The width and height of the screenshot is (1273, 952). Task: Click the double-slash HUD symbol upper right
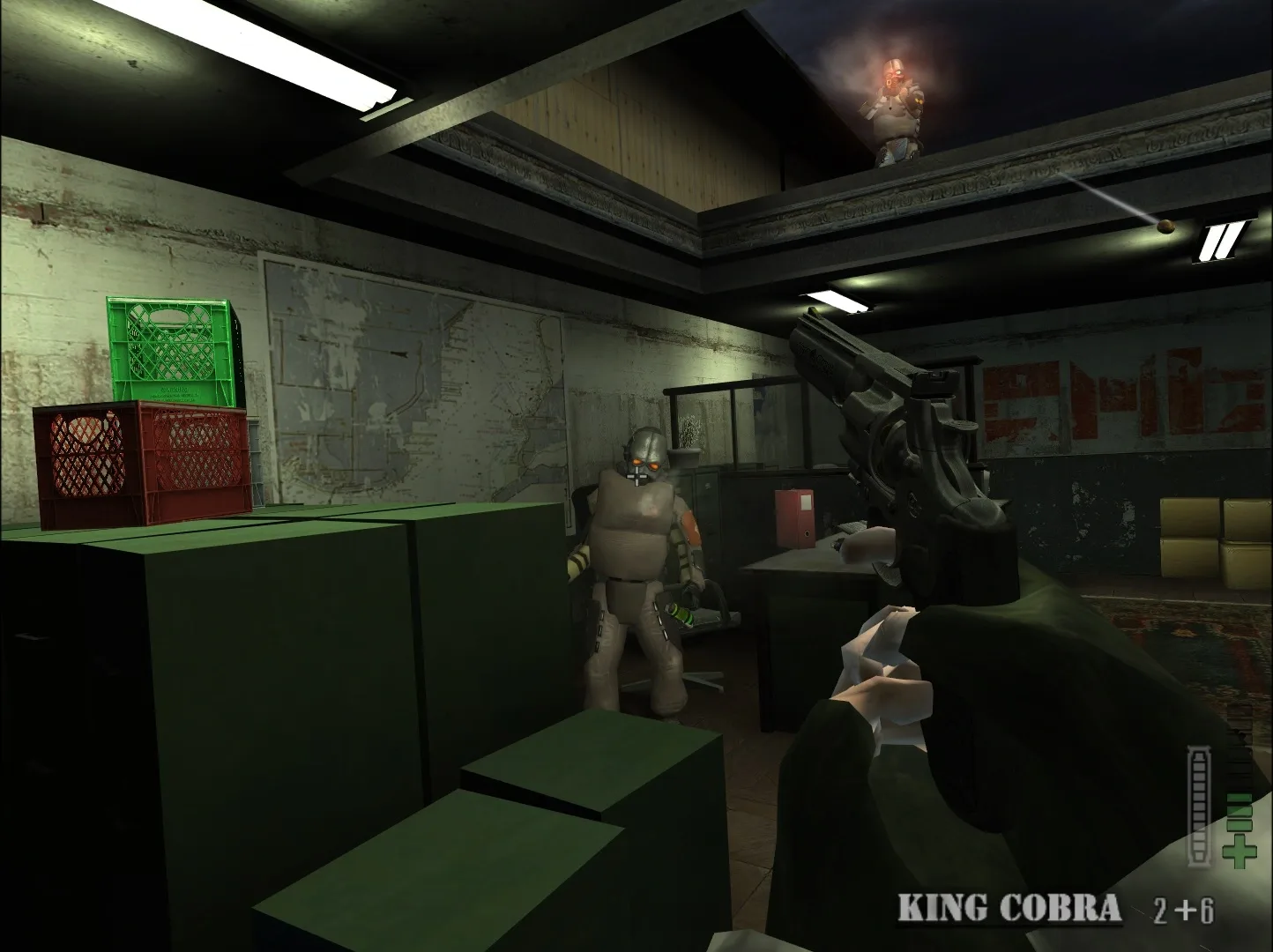(1225, 242)
